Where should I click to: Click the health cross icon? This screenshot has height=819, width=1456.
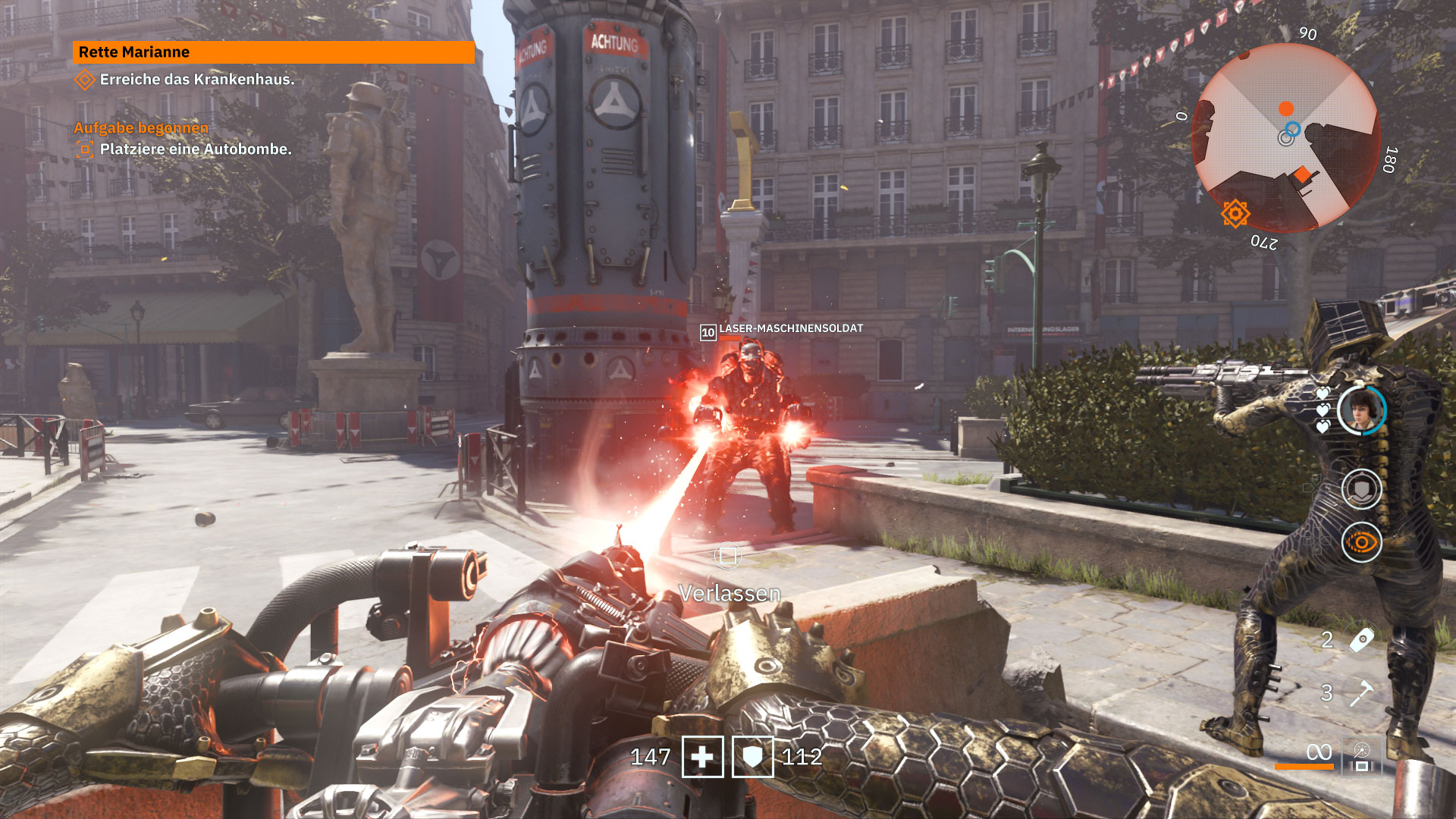(702, 757)
